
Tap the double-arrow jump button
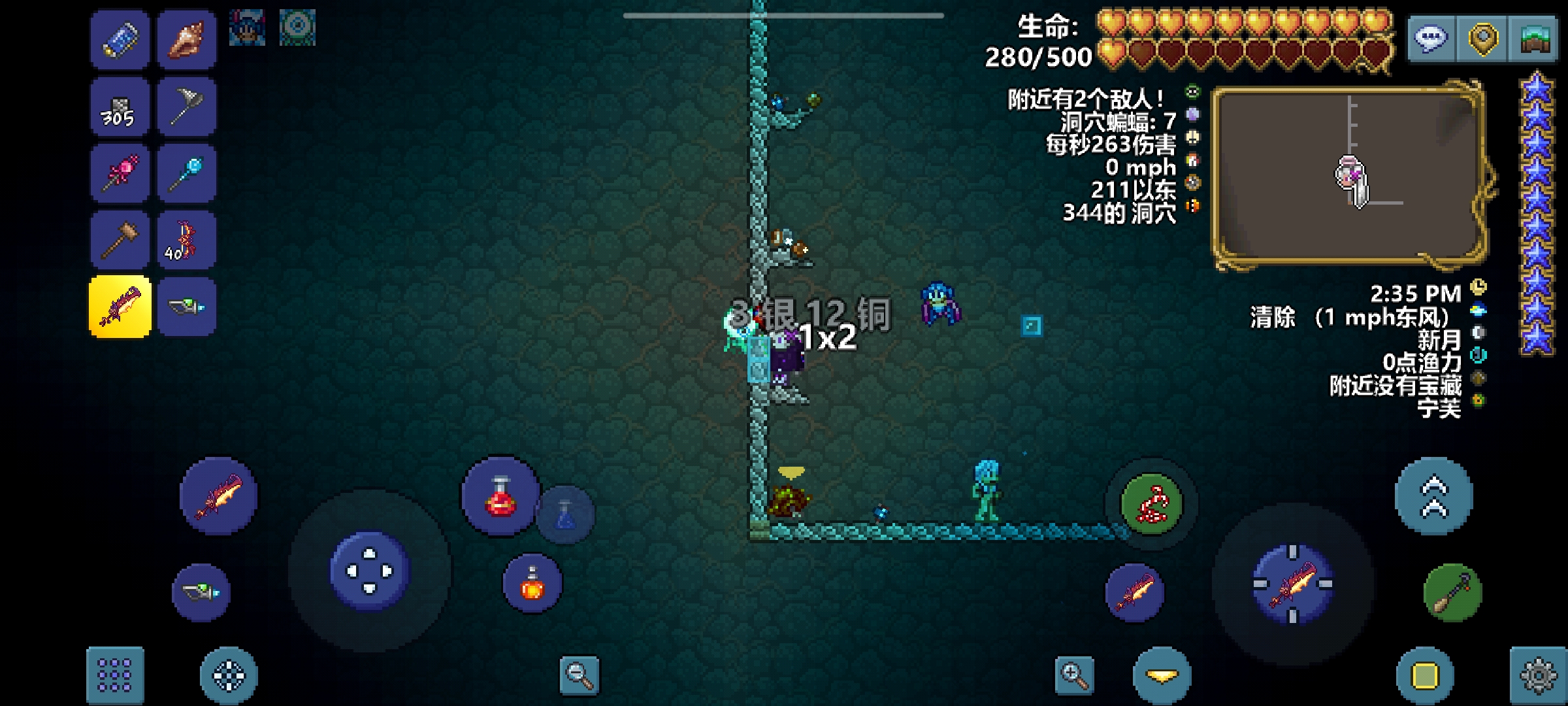click(1433, 497)
